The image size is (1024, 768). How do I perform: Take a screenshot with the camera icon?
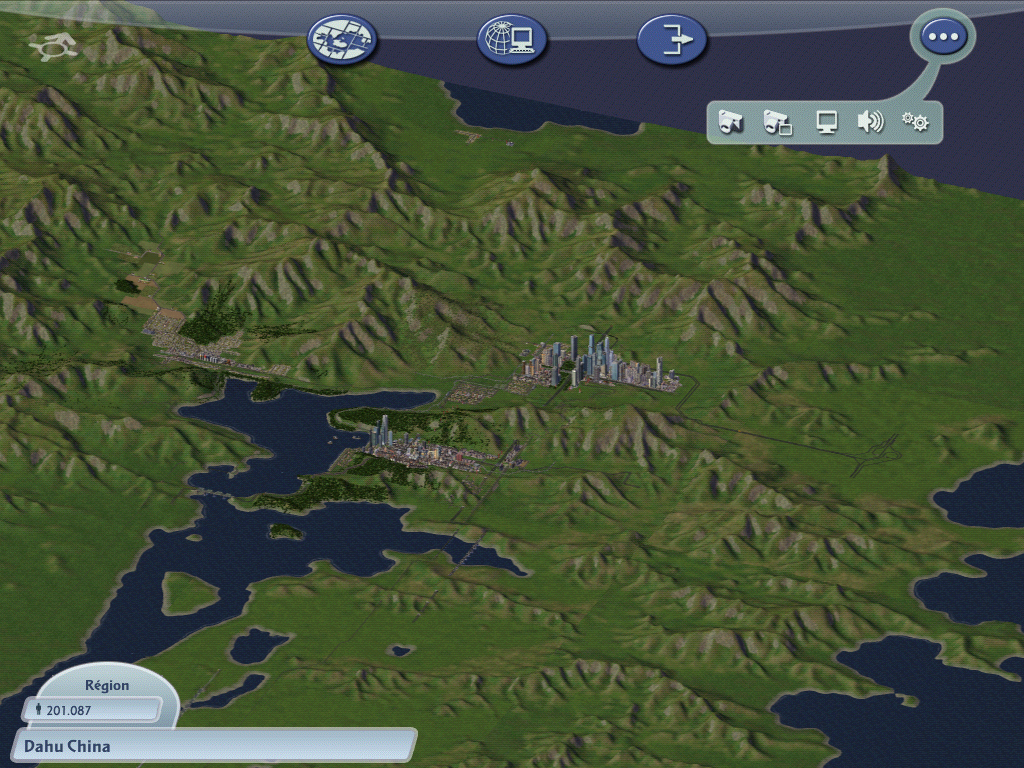click(x=731, y=123)
